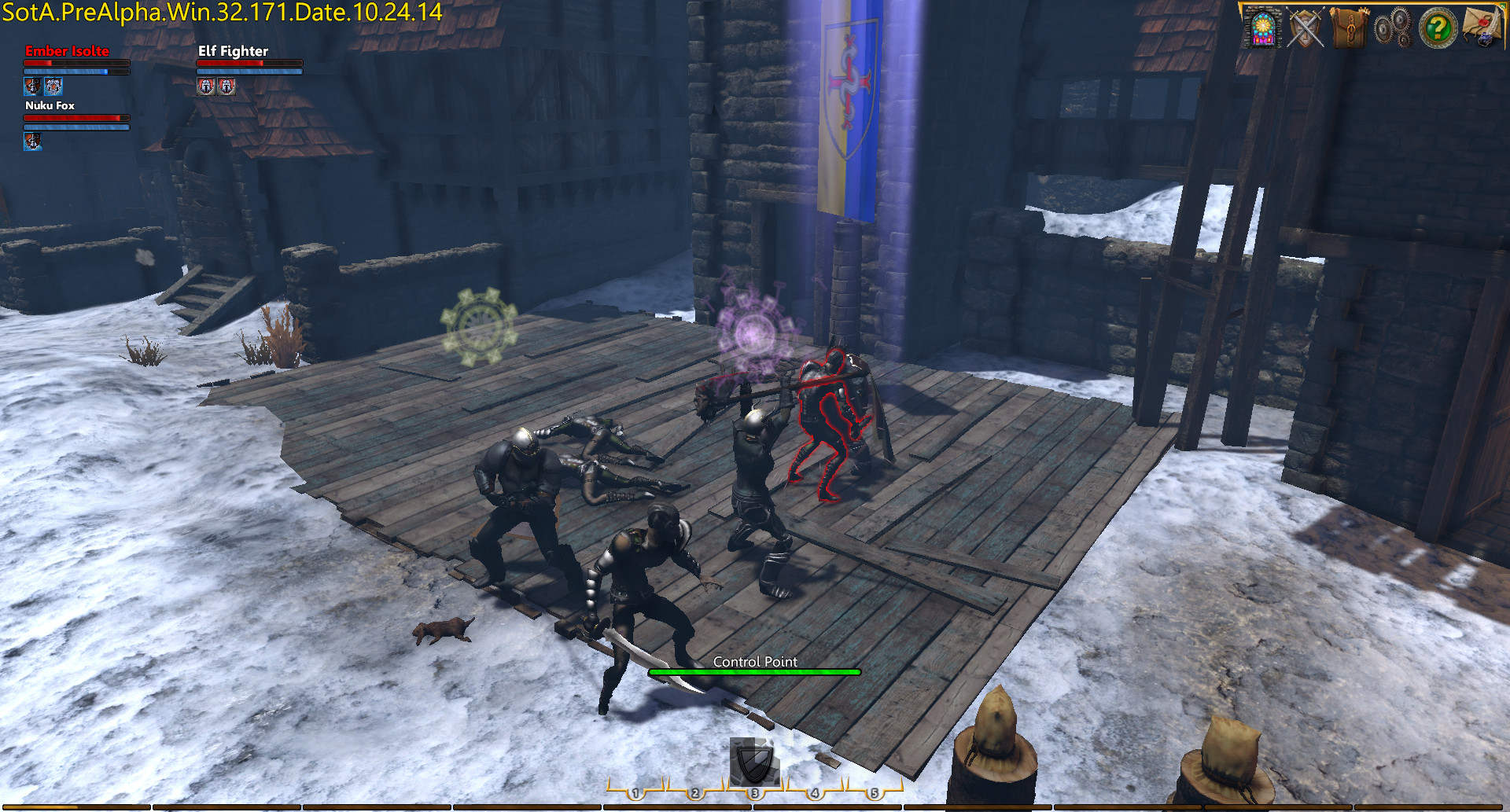Open the crossed swords combat icon
The height and width of the screenshot is (812, 1510).
tap(1306, 29)
